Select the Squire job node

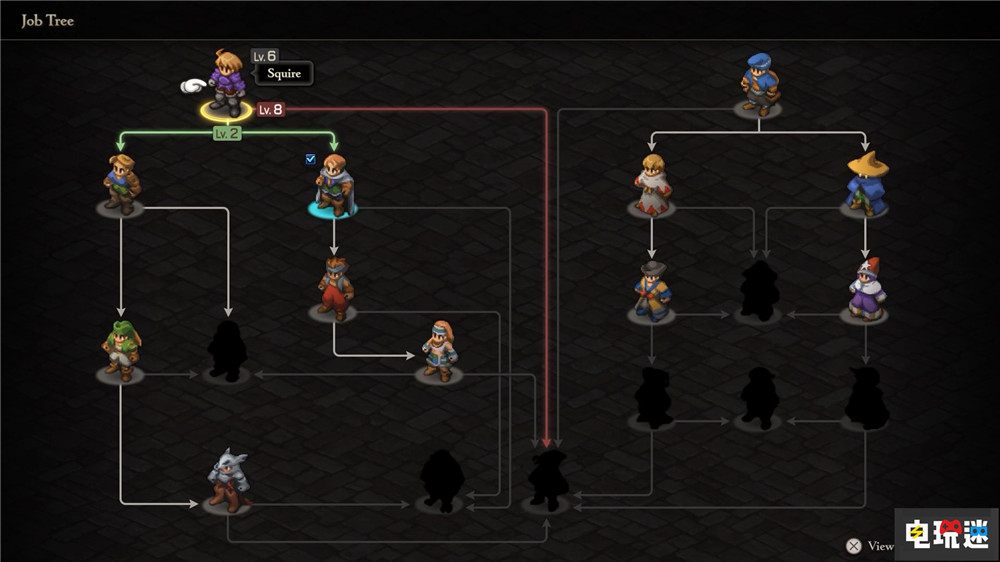pos(227,84)
